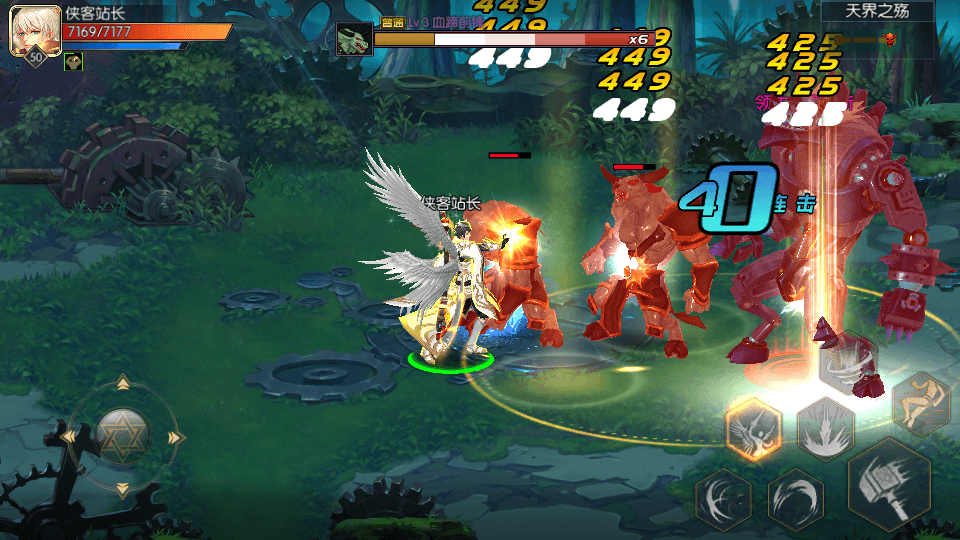The image size is (960, 540).
Task: Tap the joystick's right arrow
Action: [176, 437]
